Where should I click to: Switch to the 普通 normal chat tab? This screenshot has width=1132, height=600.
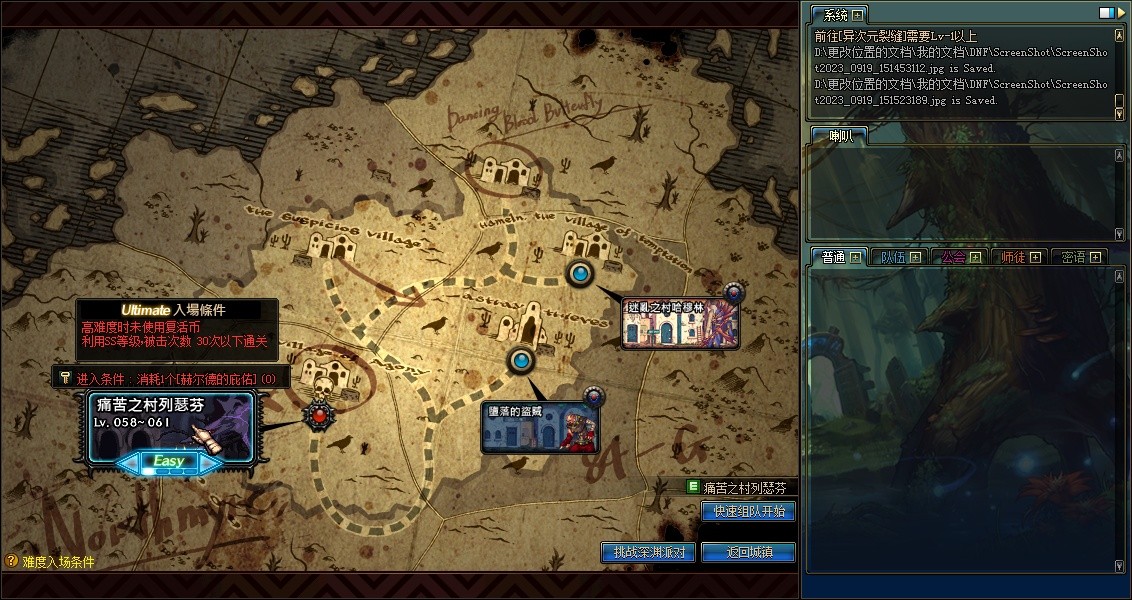(833, 257)
